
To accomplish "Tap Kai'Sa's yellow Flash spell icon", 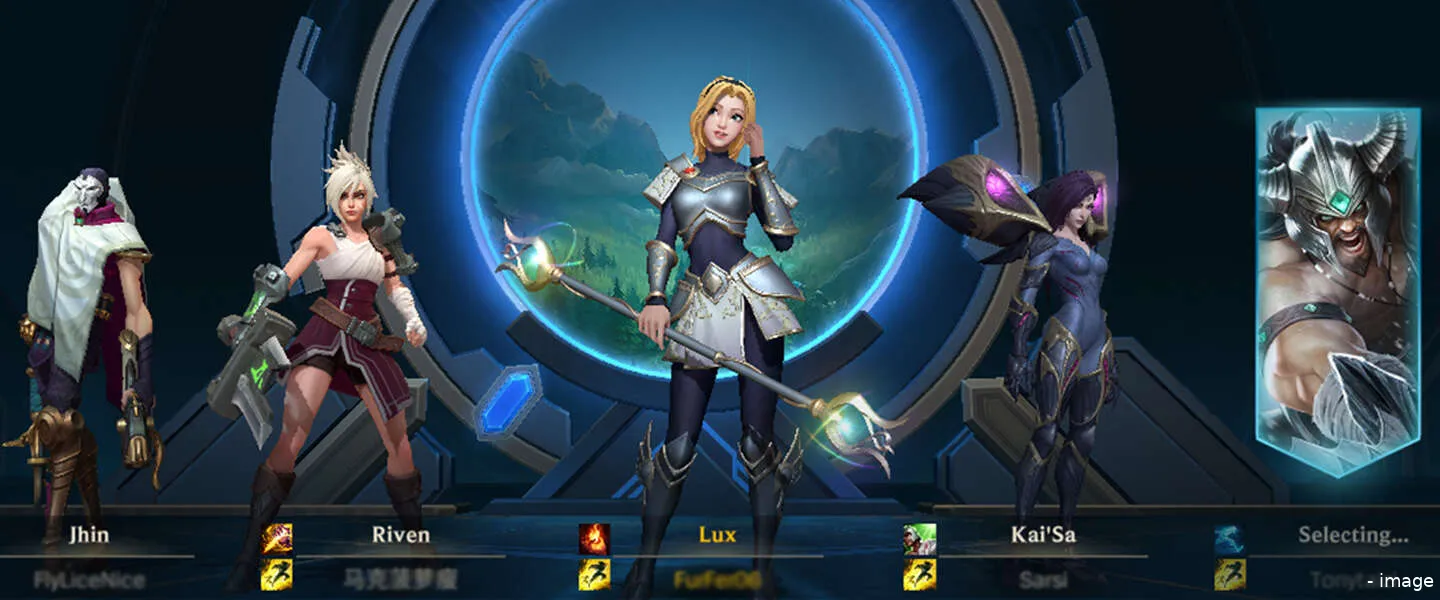I will pyautogui.click(x=920, y=575).
